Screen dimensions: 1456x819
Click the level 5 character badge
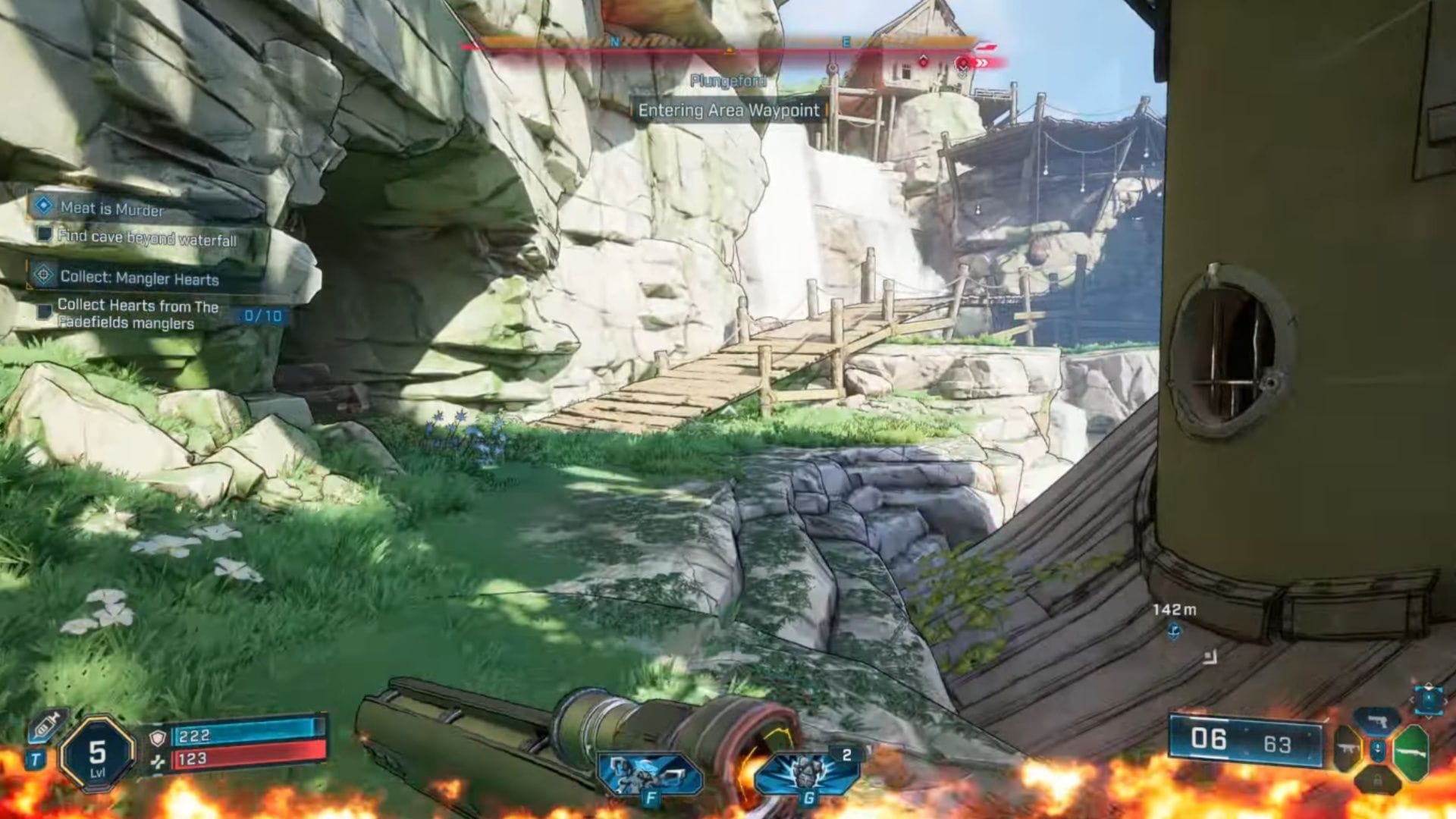[97, 755]
